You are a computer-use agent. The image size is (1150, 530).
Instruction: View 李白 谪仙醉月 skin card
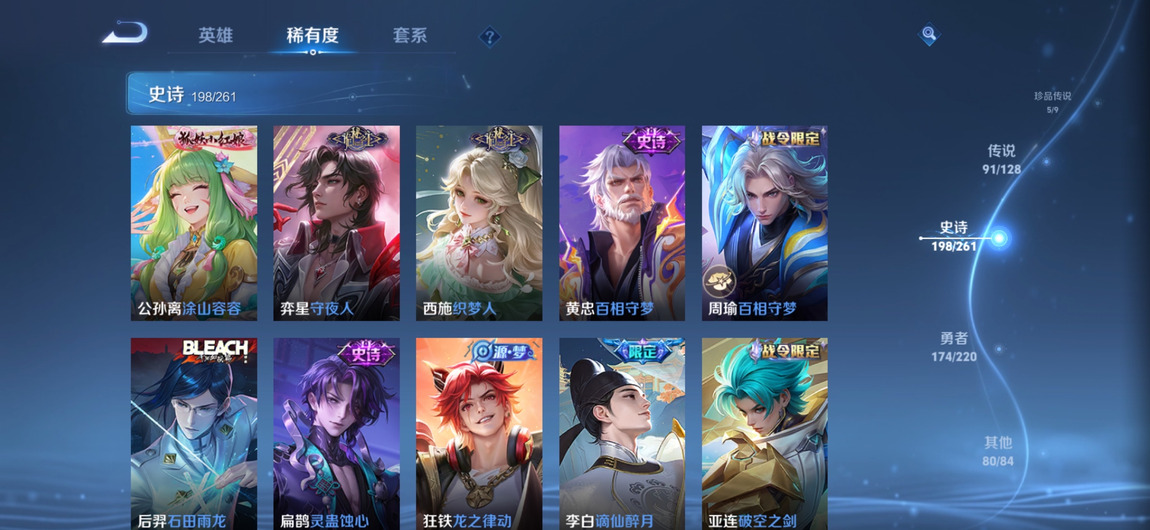(x=622, y=433)
